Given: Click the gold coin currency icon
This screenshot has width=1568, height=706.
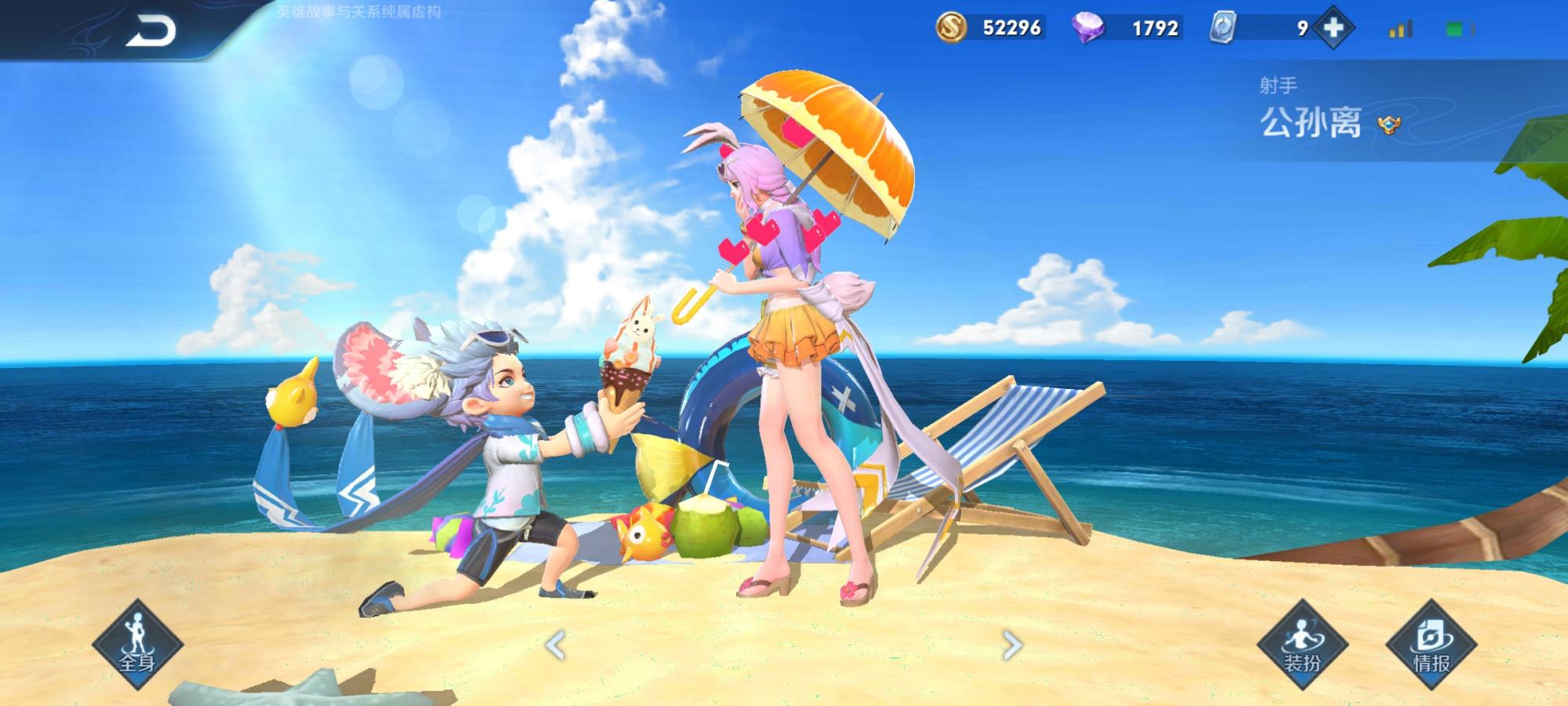Looking at the screenshot, I should click(952, 28).
